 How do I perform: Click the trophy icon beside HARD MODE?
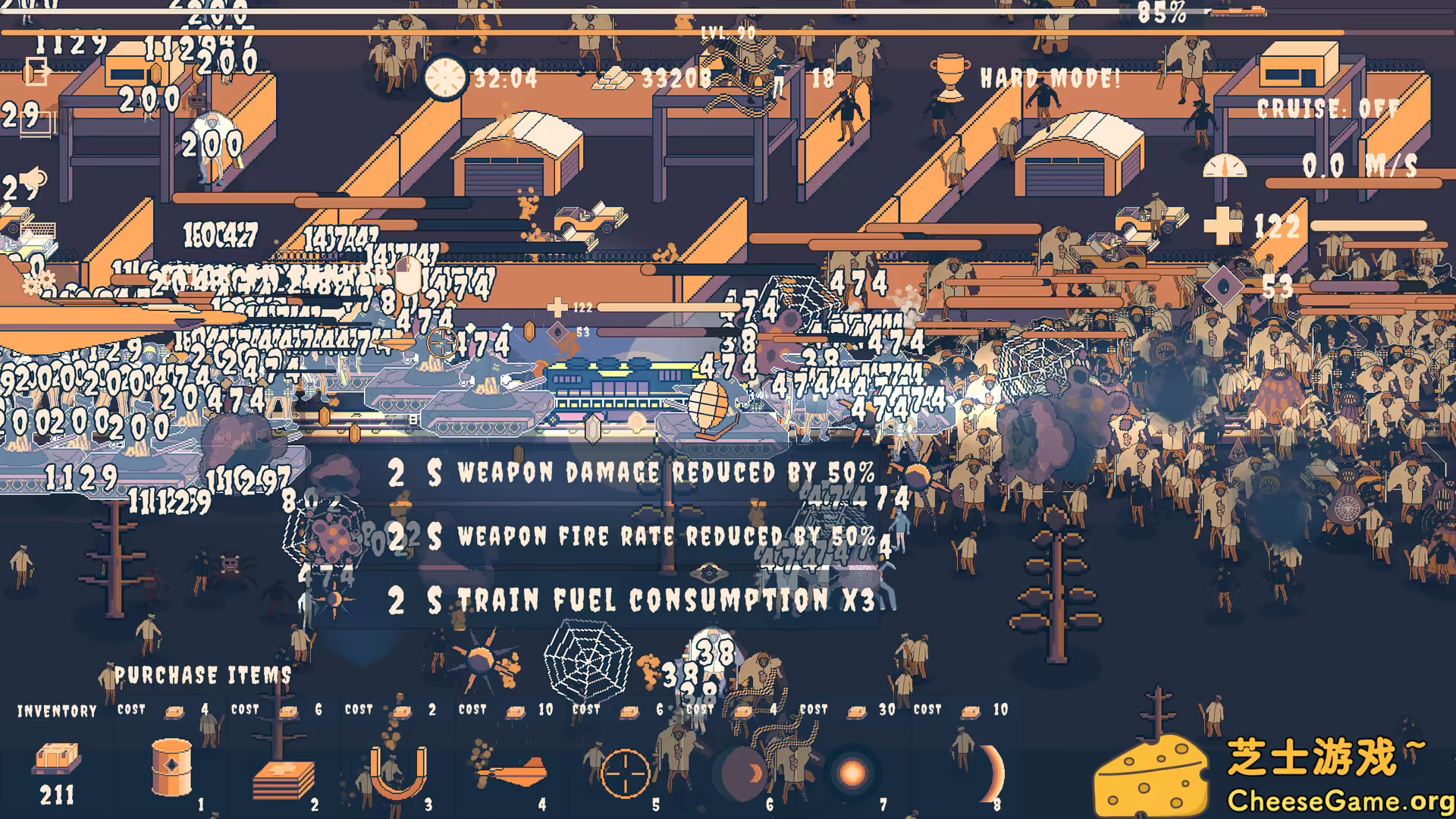[948, 78]
